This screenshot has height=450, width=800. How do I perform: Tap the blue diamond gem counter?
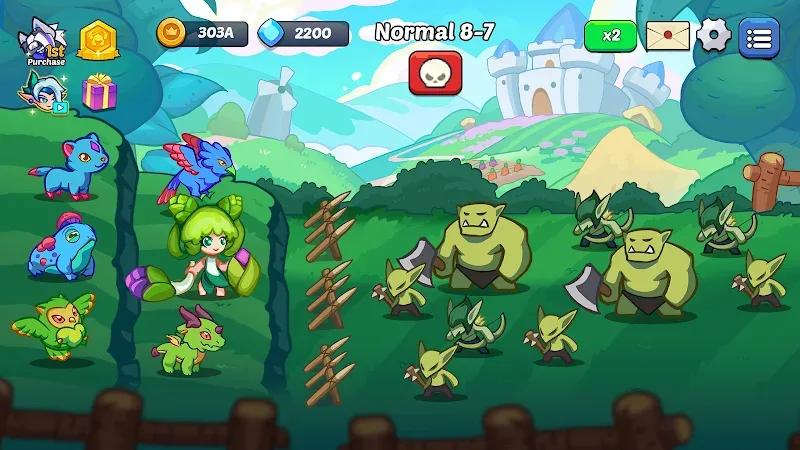point(304,33)
